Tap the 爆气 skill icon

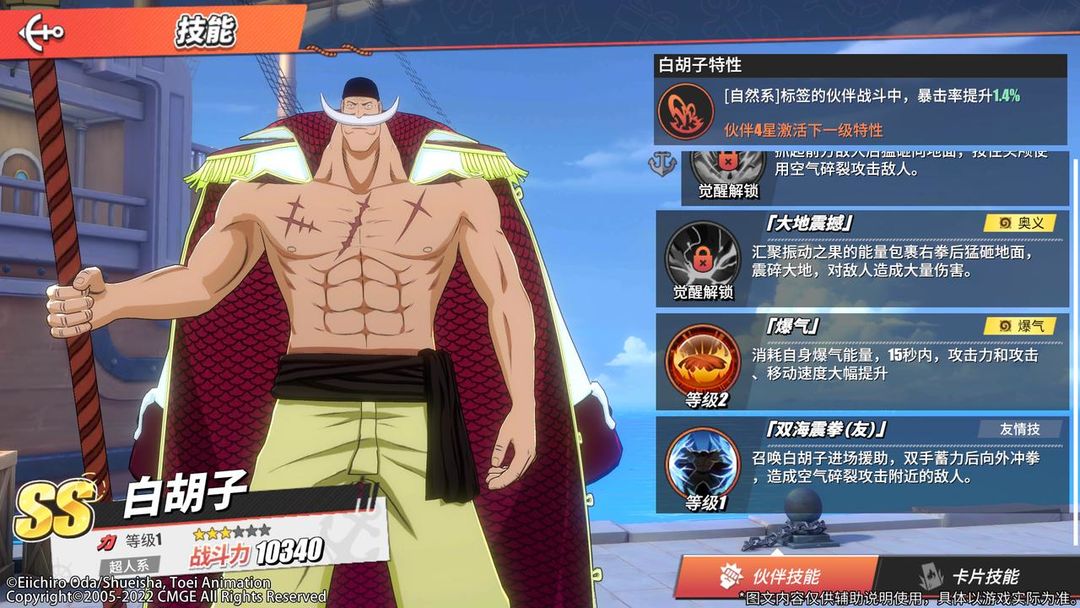click(x=702, y=360)
